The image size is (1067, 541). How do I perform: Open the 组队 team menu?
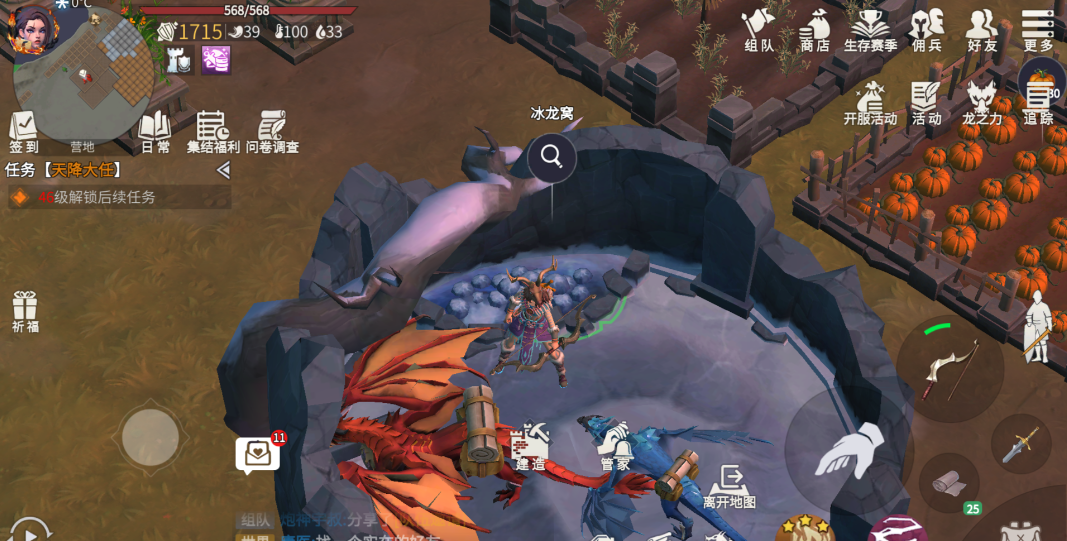pos(760,28)
